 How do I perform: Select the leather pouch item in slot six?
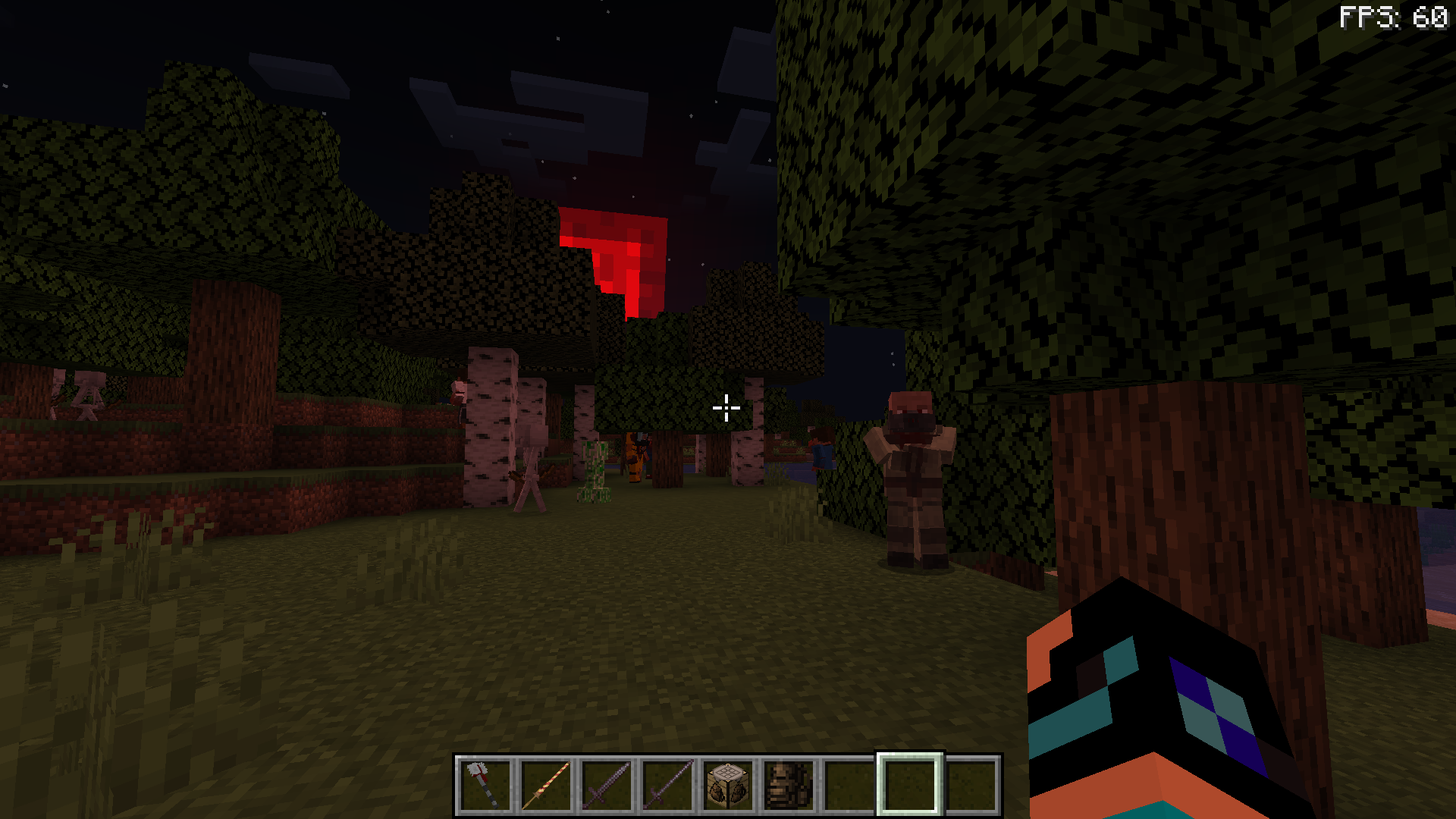coord(790,781)
